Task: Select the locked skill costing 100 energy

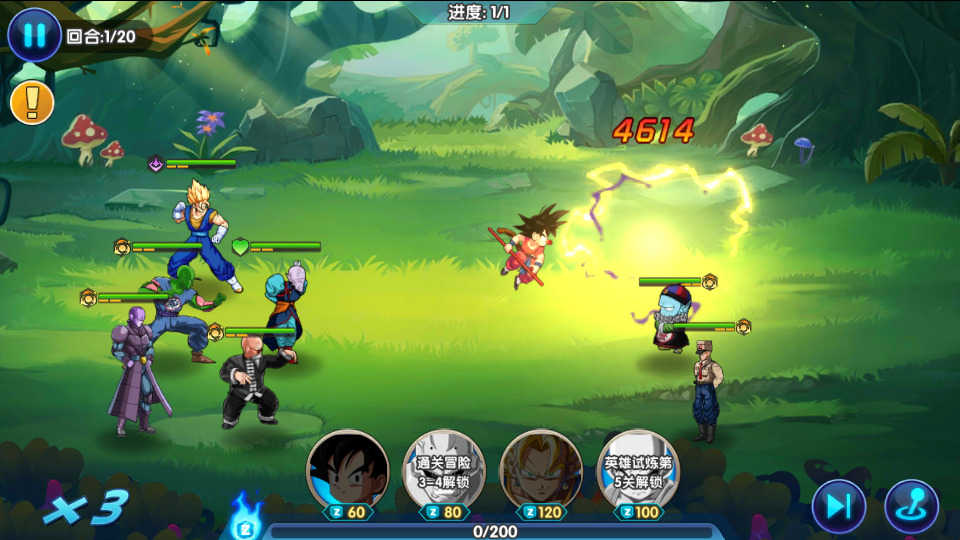Action: coord(637,470)
